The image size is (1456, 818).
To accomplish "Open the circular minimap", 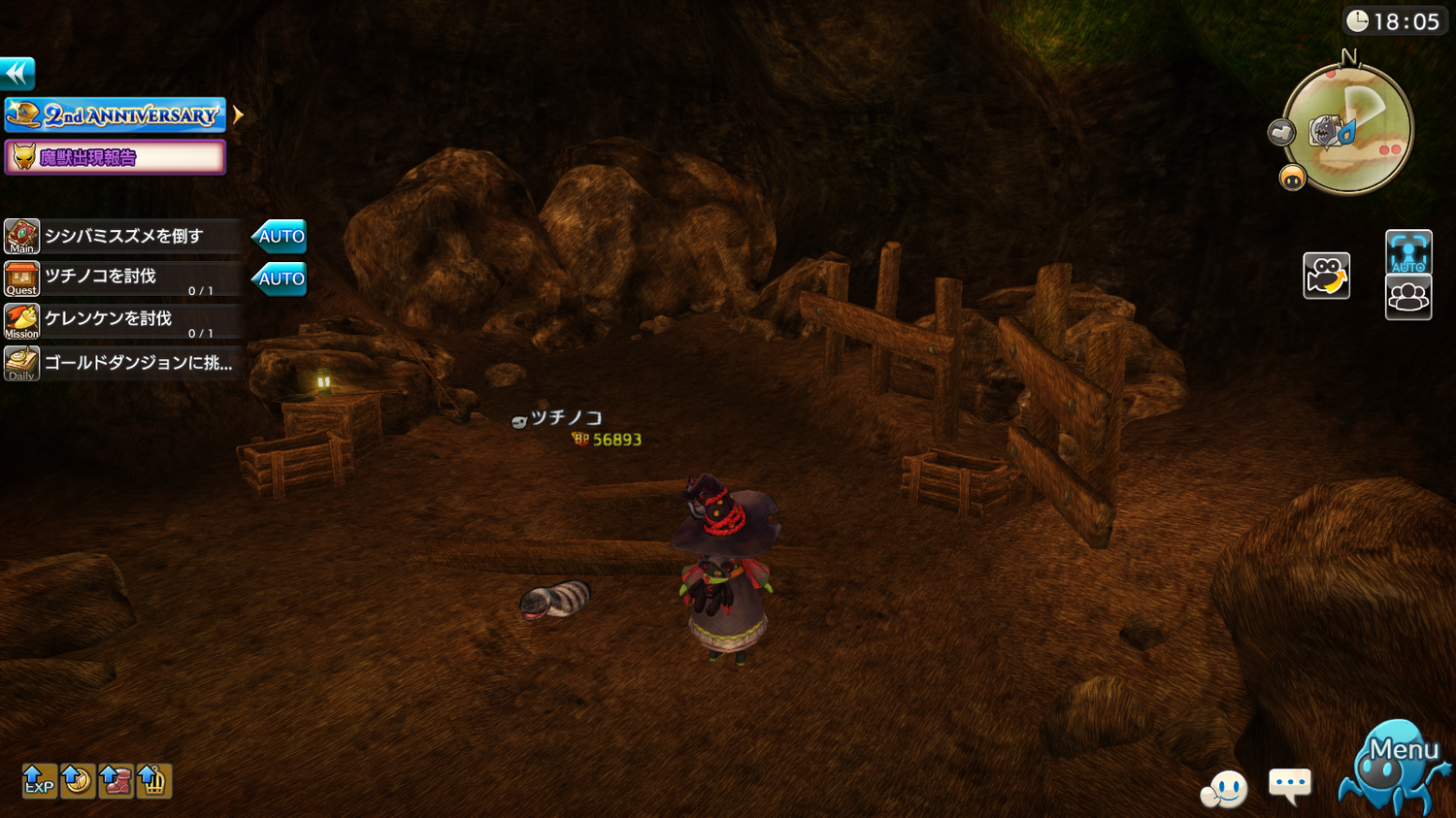I will (1349, 129).
